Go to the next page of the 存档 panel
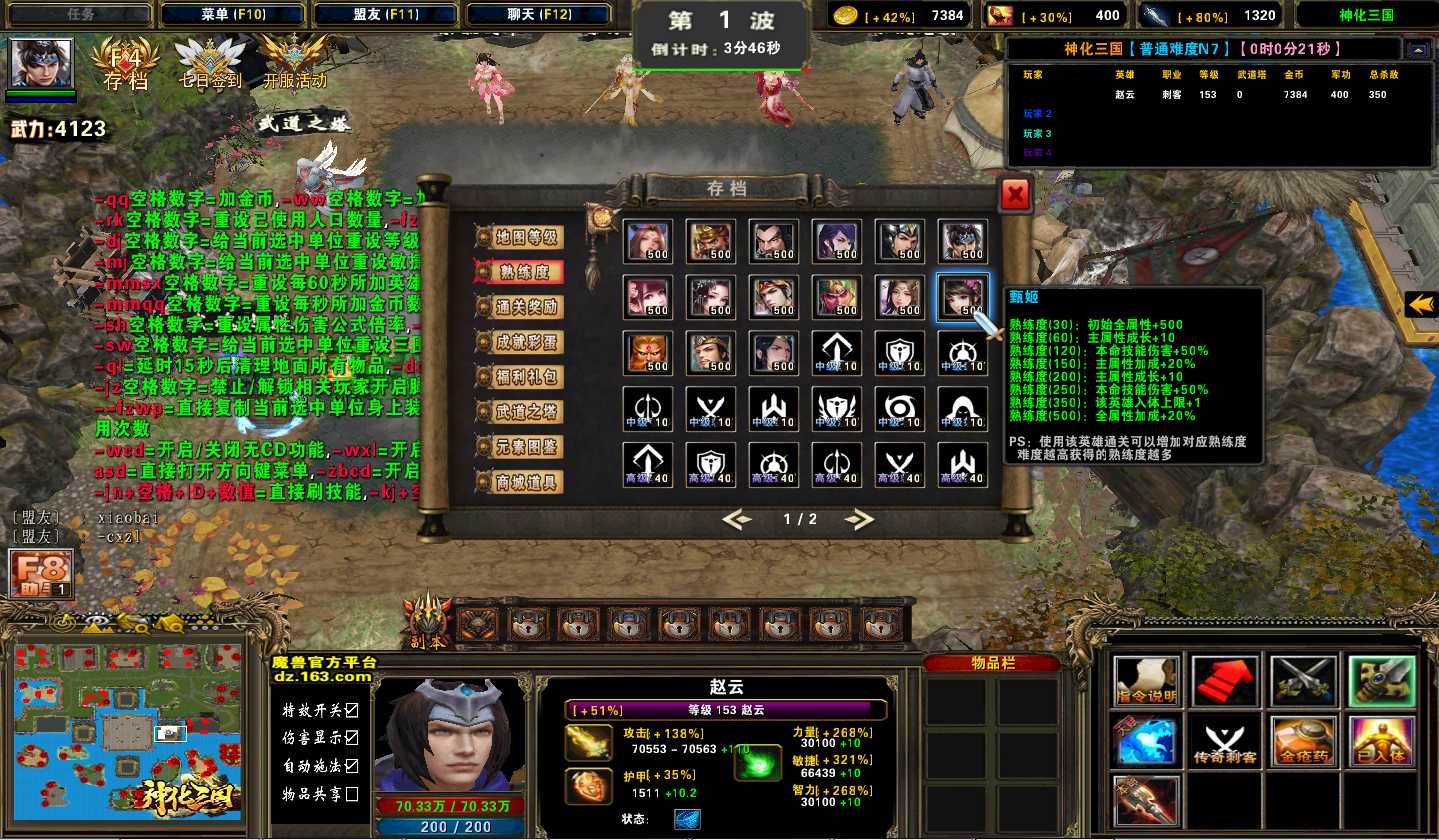 [859, 519]
